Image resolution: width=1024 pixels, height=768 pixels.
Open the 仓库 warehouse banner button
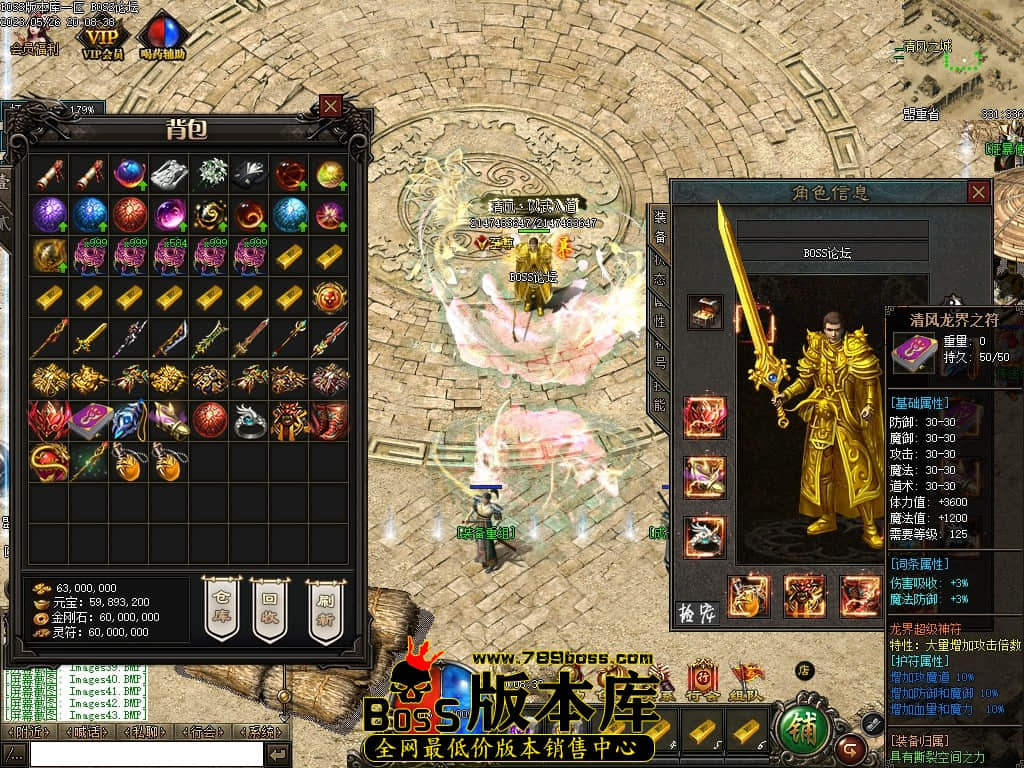tap(221, 607)
